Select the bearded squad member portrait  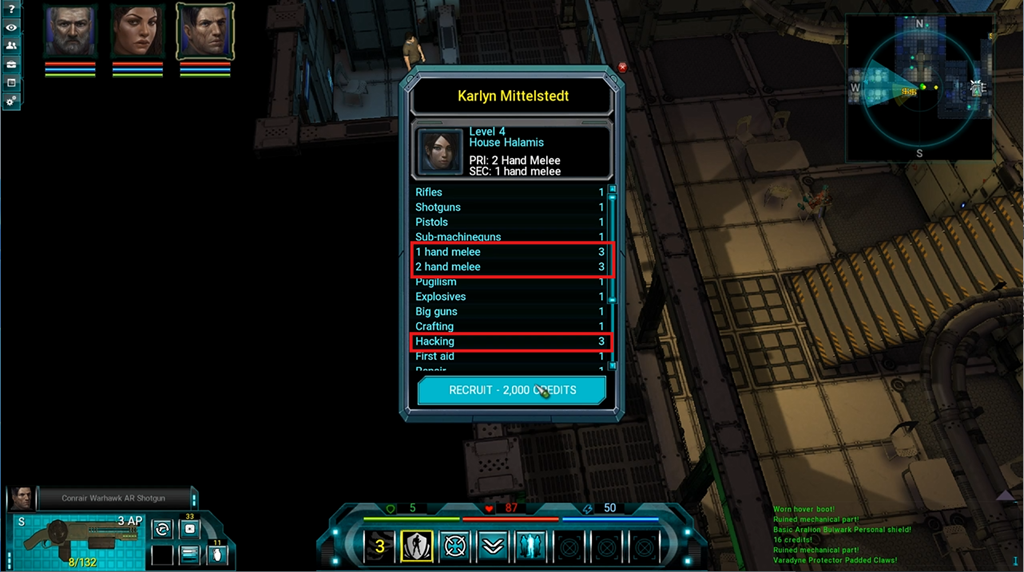pos(70,31)
